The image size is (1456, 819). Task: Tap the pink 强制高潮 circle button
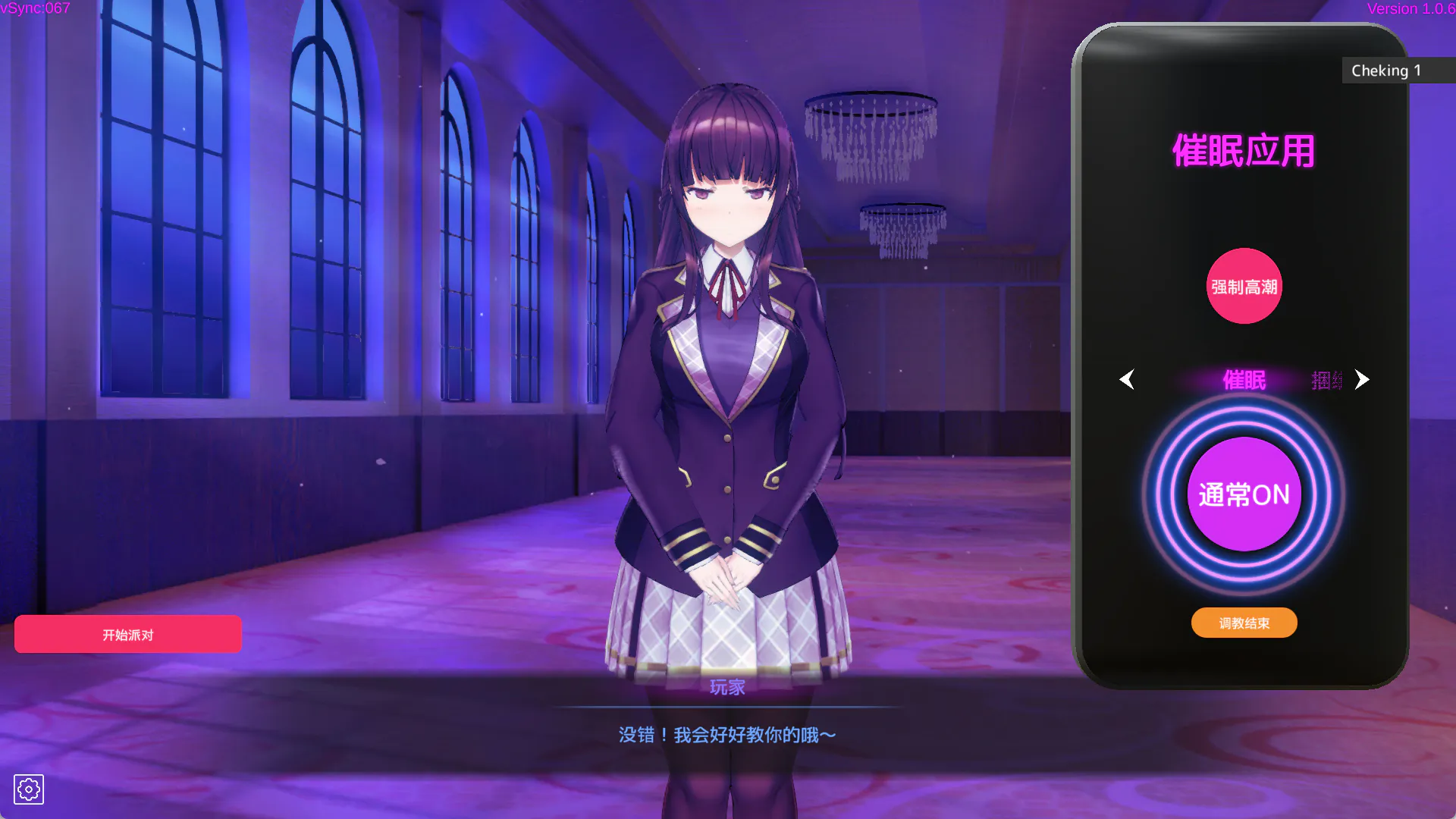[x=1244, y=287]
